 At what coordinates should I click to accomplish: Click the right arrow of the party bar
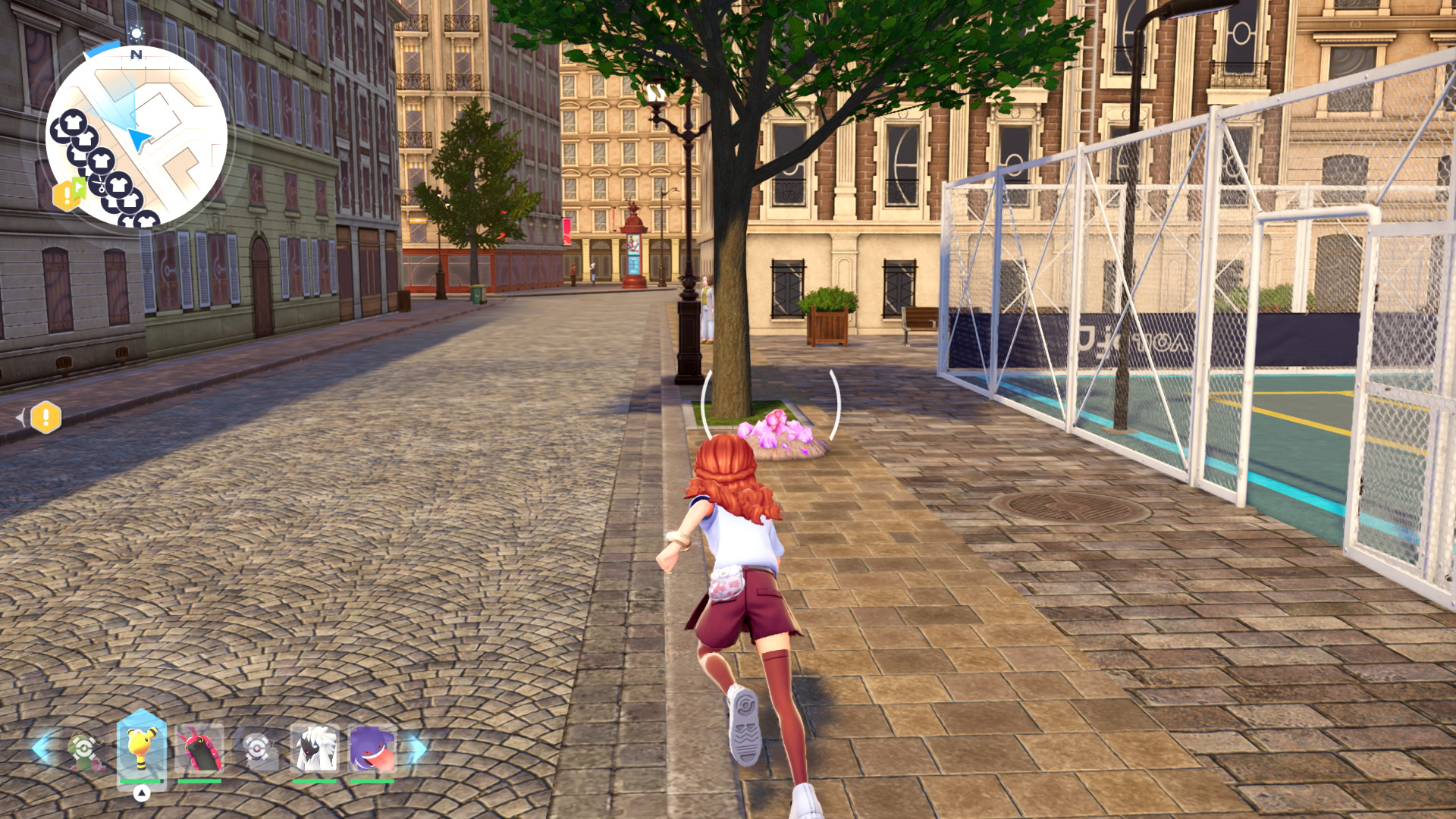tap(418, 749)
